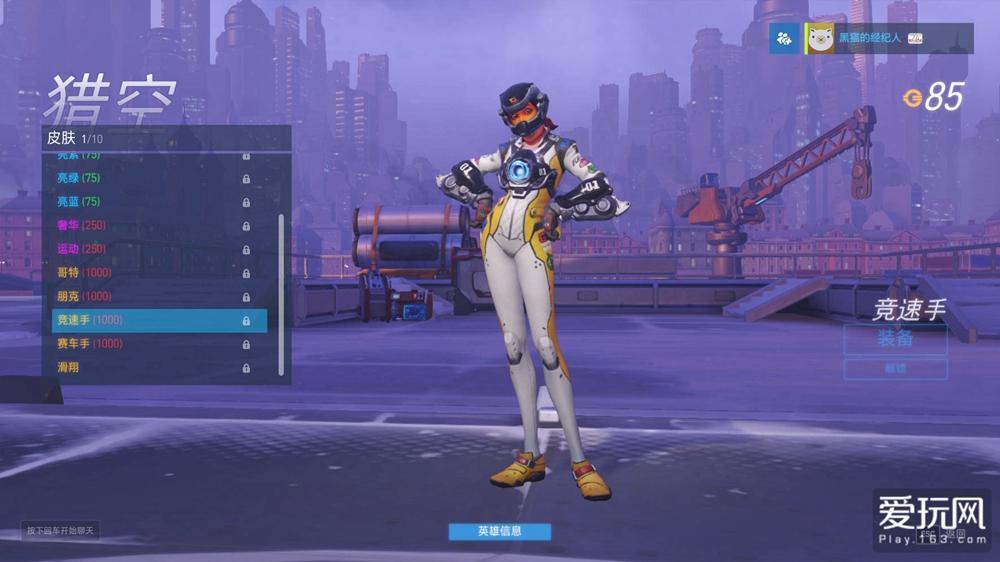Image resolution: width=1000 pixels, height=562 pixels.
Task: Select the 赛车手 (1000) skin
Action: (x=150, y=344)
